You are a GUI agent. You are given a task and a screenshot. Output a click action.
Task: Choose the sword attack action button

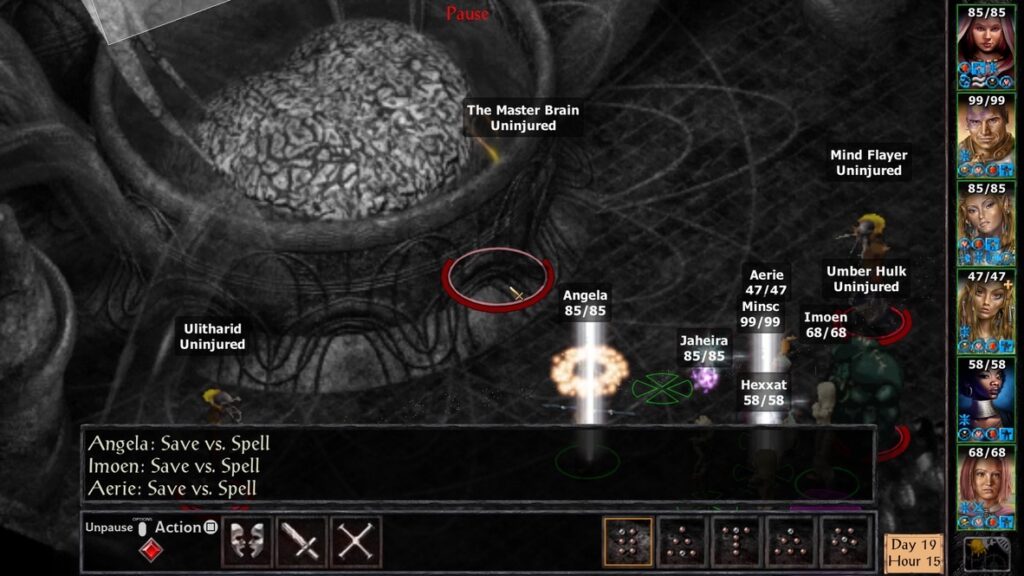(x=301, y=541)
